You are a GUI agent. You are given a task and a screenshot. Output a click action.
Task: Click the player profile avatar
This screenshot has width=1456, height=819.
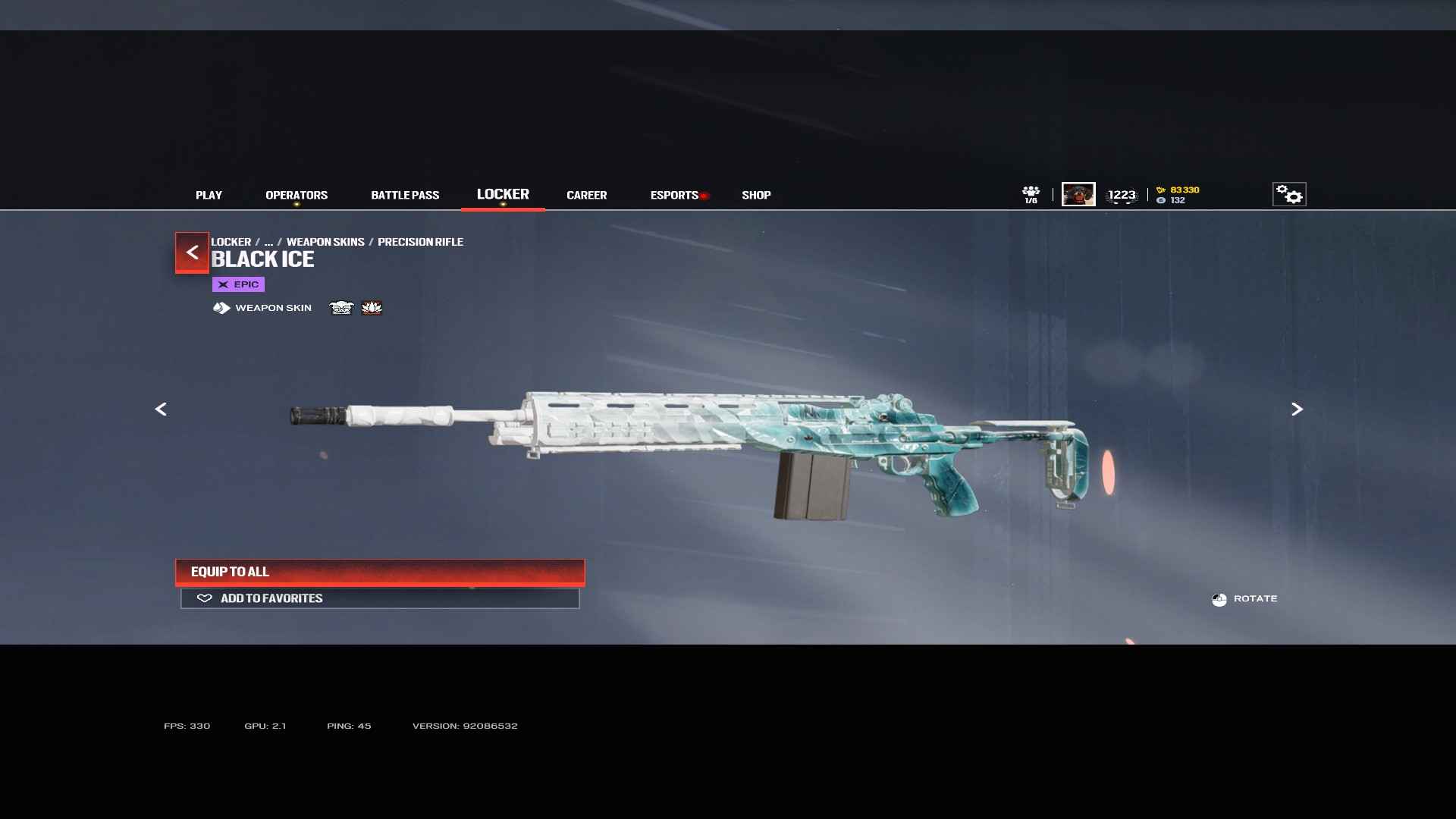point(1078,194)
